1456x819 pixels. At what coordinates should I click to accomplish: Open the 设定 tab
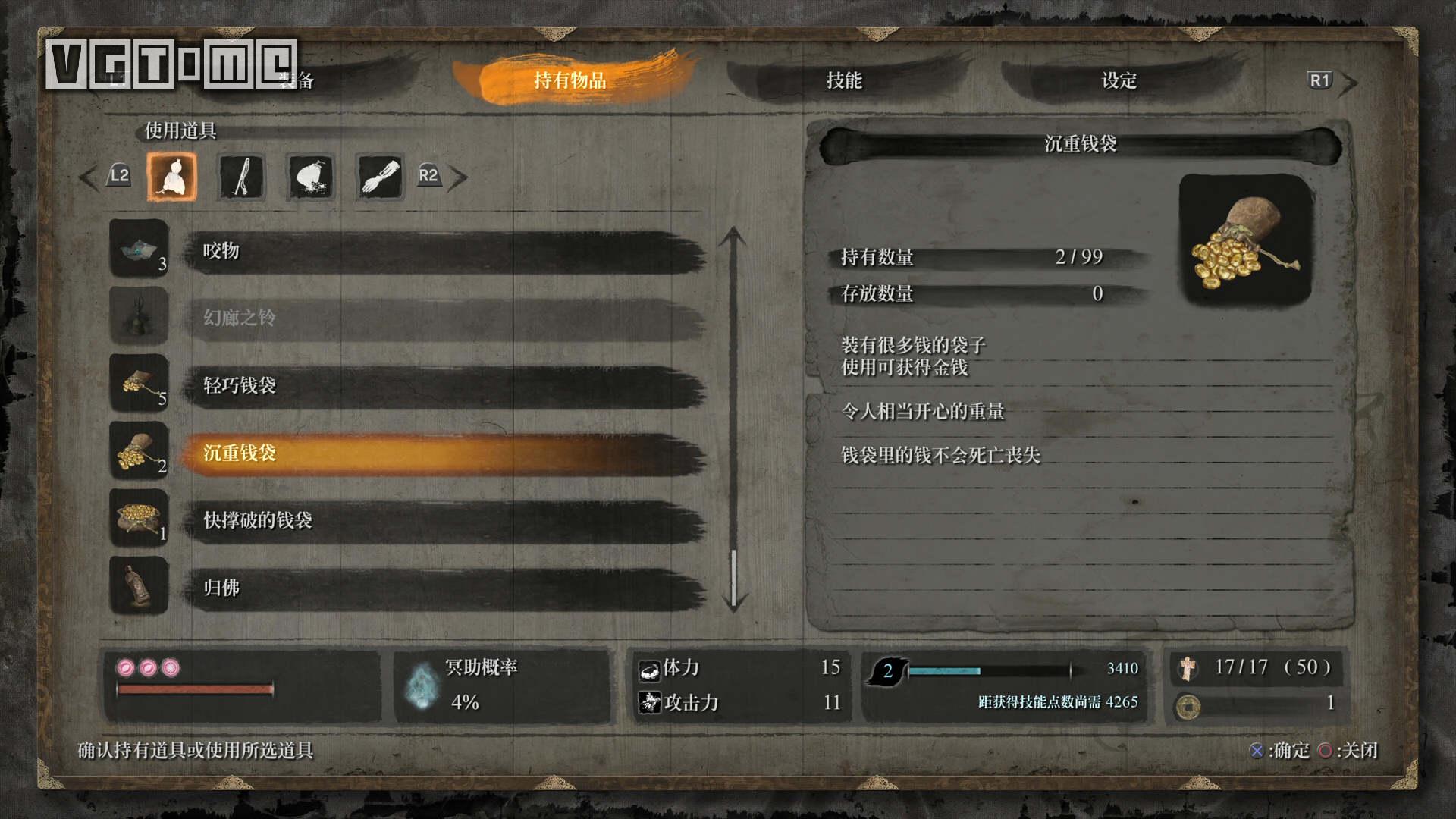point(1119,80)
